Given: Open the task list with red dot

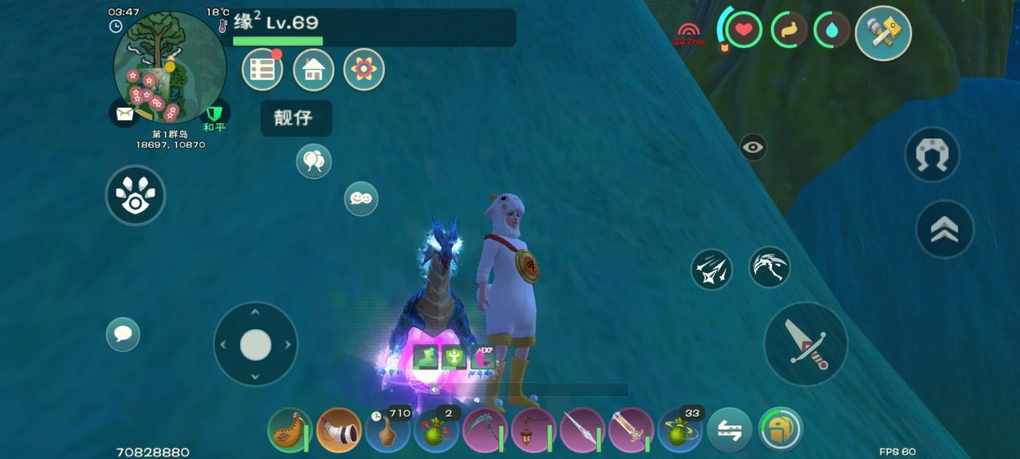Looking at the screenshot, I should (262, 70).
